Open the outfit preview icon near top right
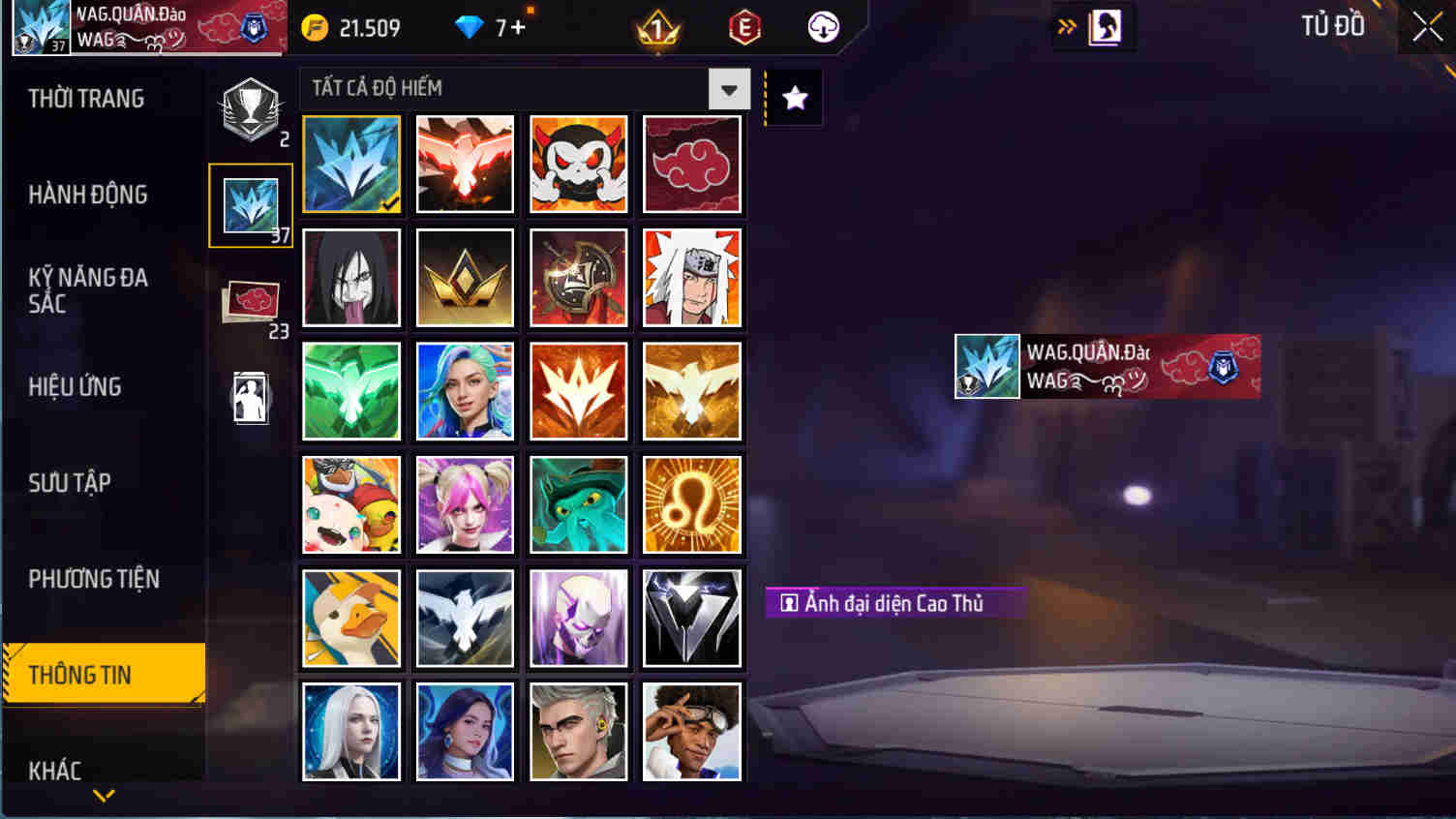 click(1105, 26)
